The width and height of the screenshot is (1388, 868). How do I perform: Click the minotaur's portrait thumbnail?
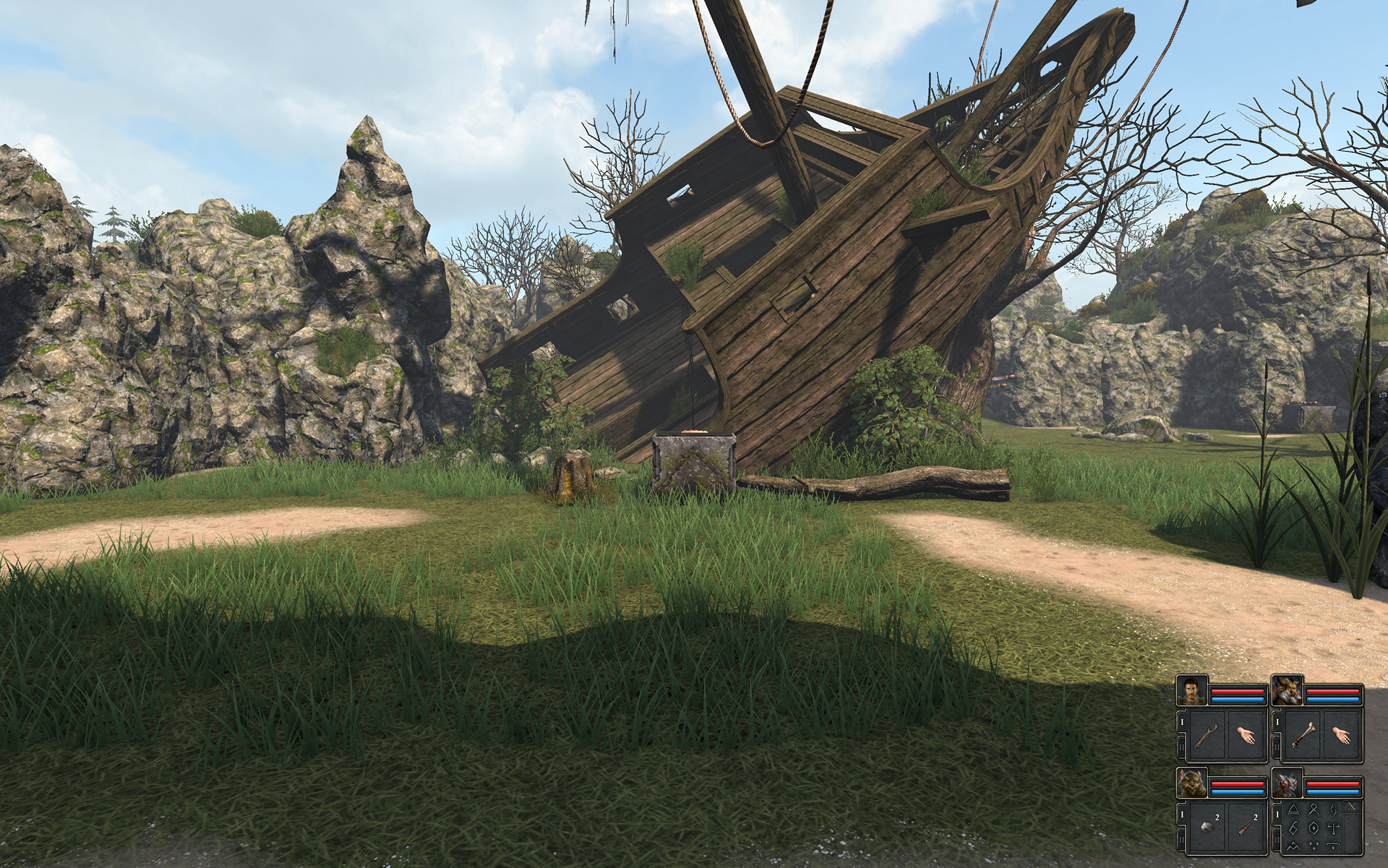[1287, 692]
